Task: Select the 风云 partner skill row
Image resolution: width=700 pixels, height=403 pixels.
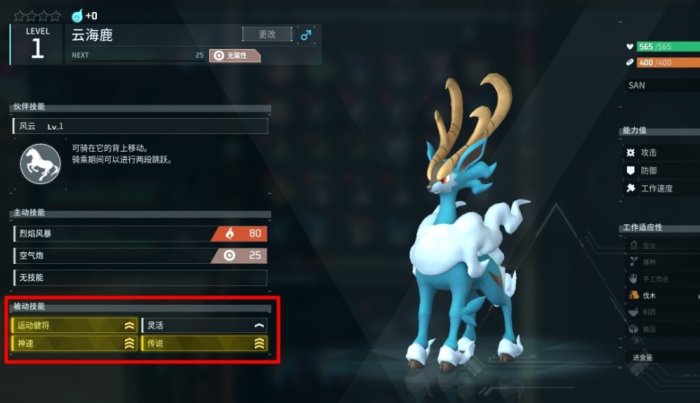Action: (140, 126)
